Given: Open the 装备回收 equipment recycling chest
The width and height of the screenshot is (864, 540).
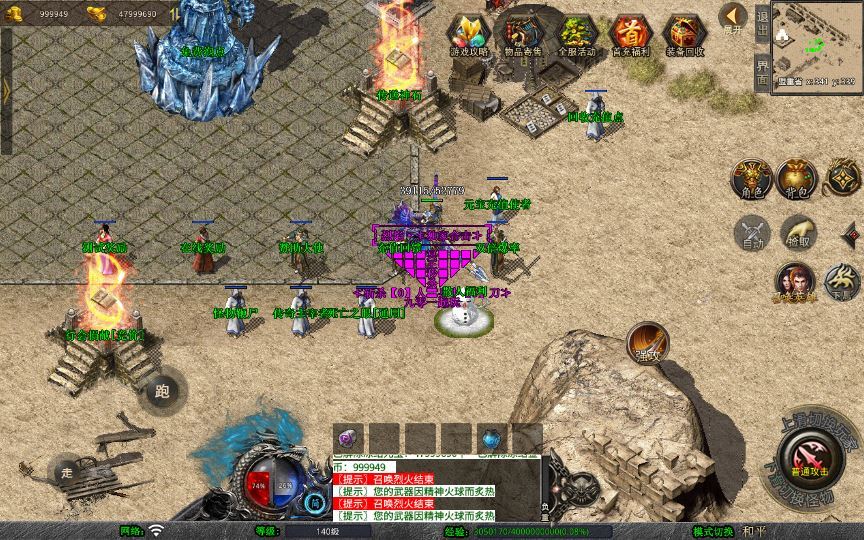Looking at the screenshot, I should tap(685, 35).
